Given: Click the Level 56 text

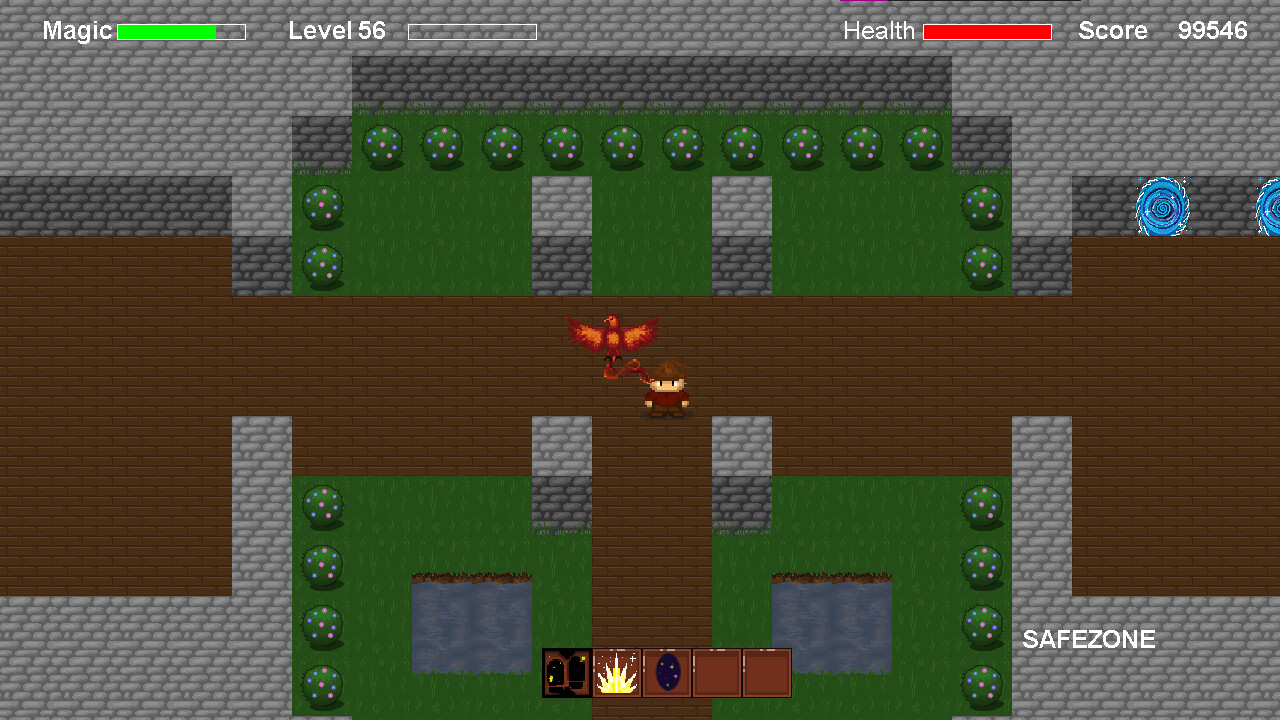Looking at the screenshot, I should pos(336,31).
